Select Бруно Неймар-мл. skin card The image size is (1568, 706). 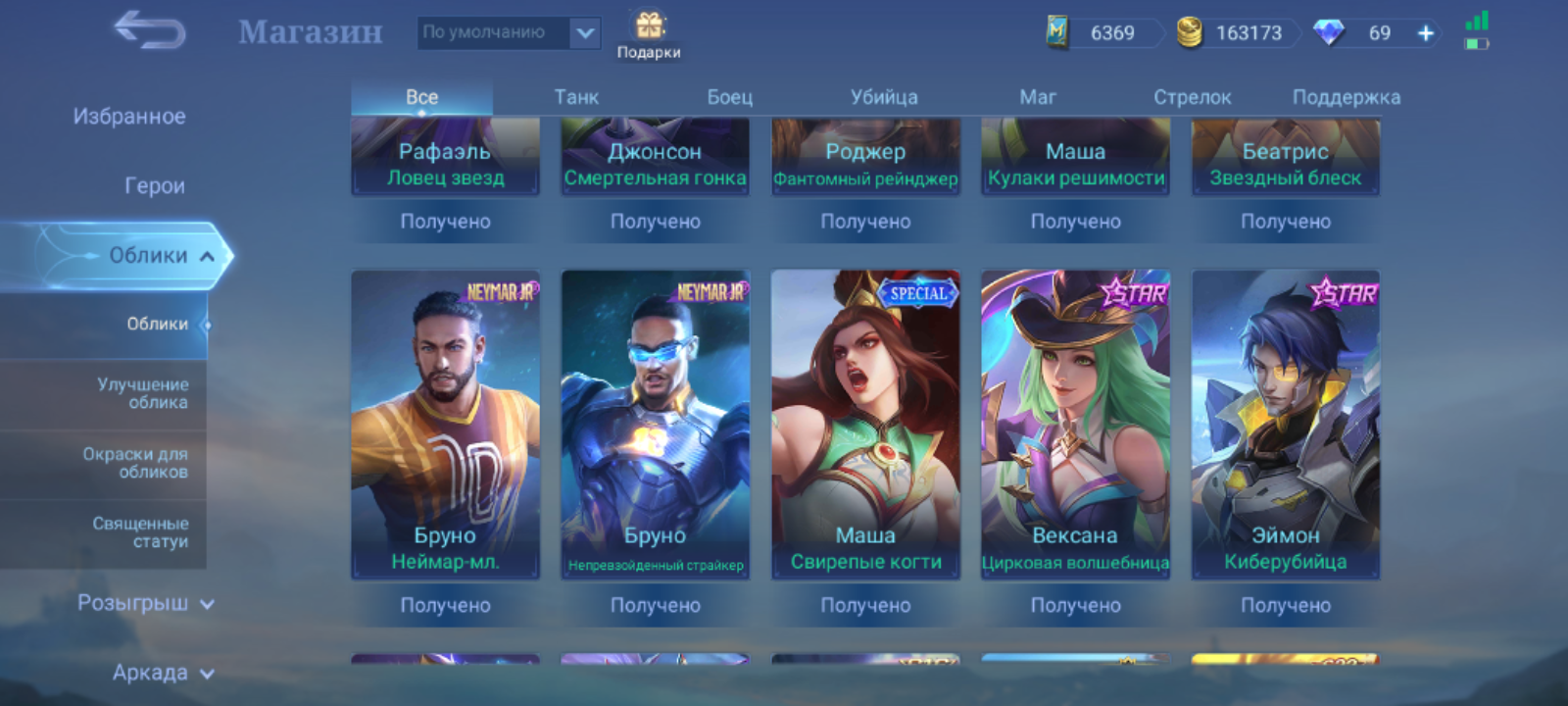[x=445, y=424]
